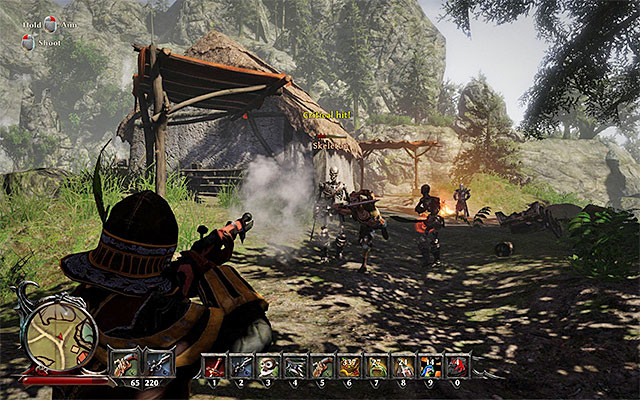Use the item in hotbar slot 6
The height and width of the screenshot is (400, 640).
pos(349,366)
